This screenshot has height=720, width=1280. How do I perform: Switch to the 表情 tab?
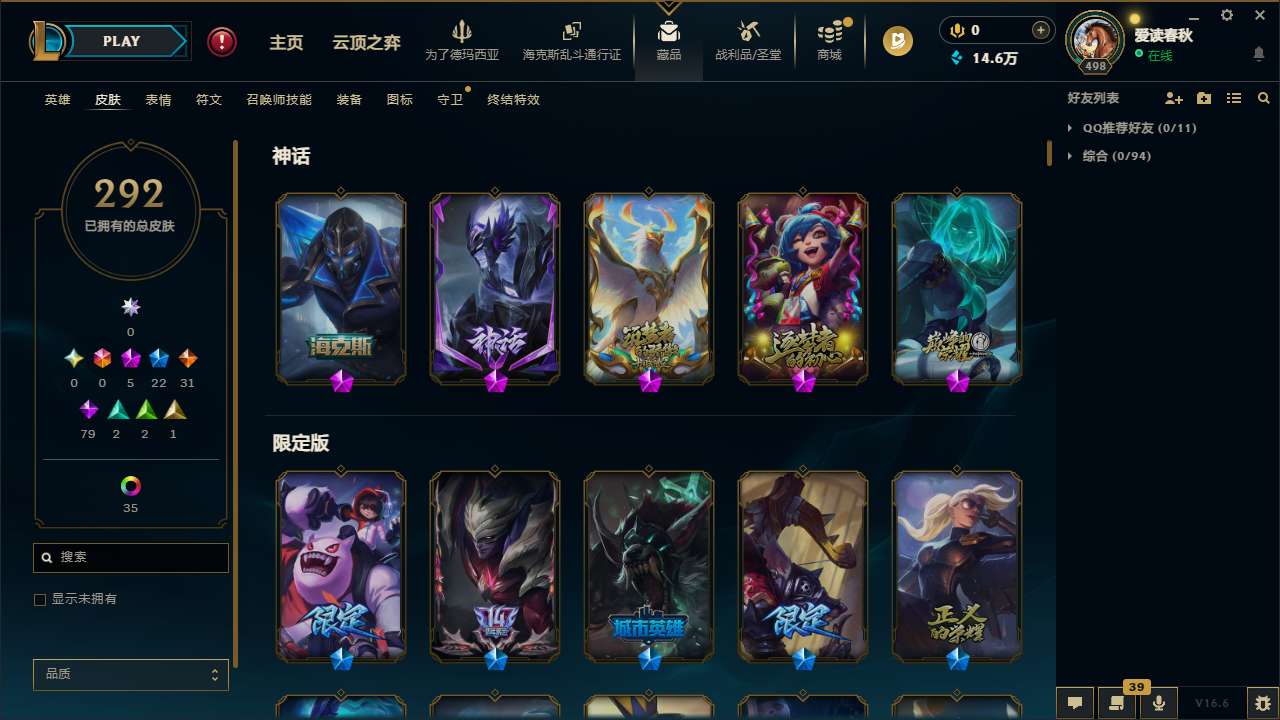click(x=158, y=100)
